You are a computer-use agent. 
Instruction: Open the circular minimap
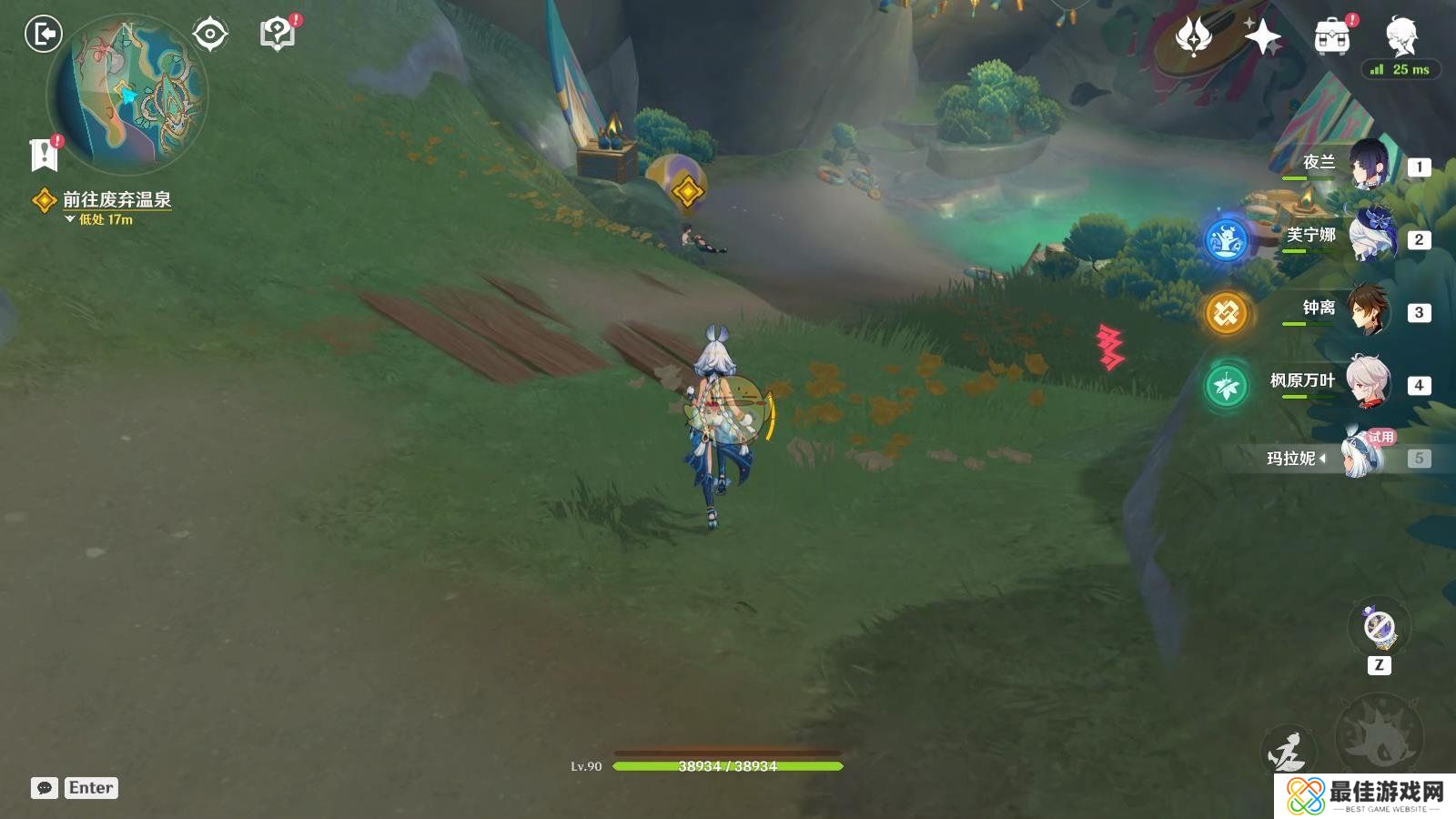click(127, 96)
